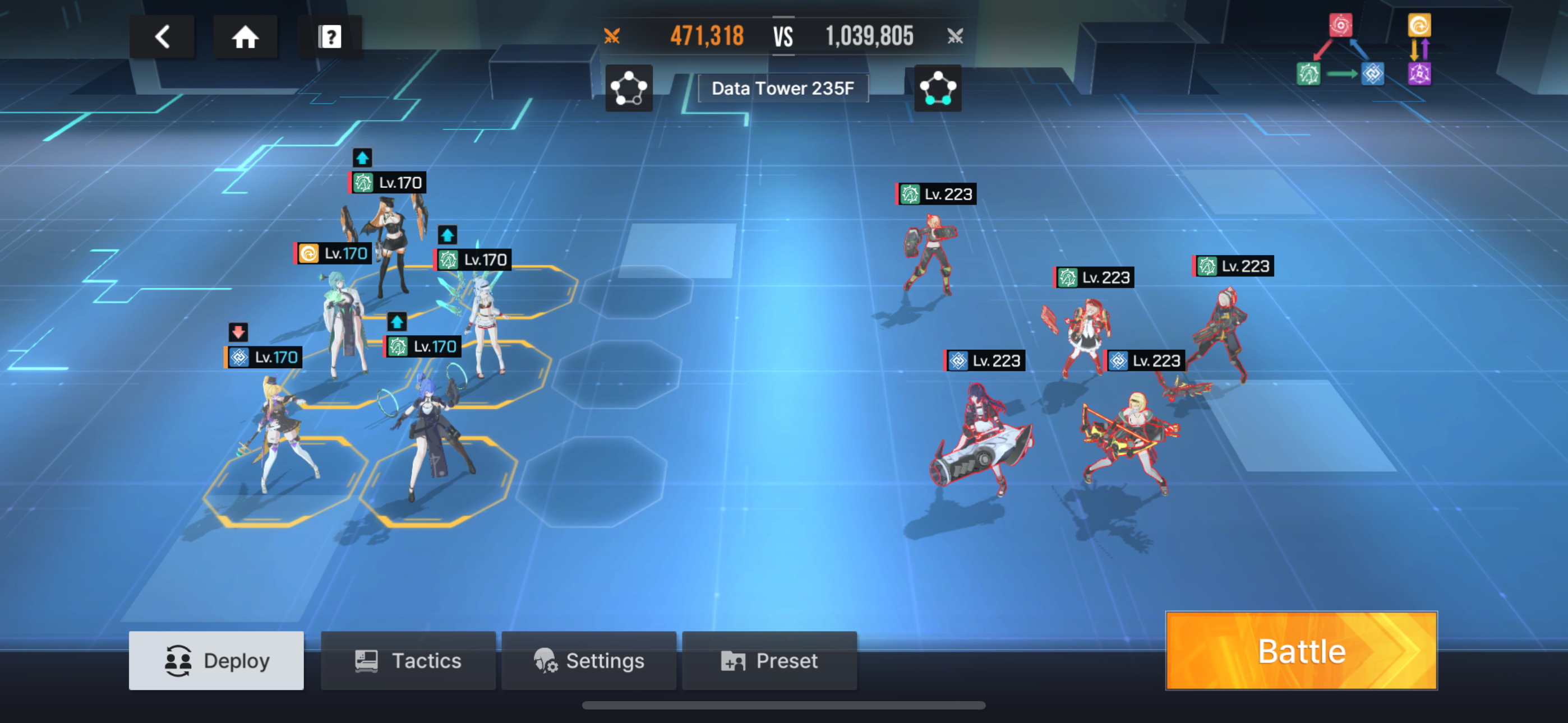Go back with the arrow button
Viewport: 1568px width, 723px height.
[x=162, y=37]
